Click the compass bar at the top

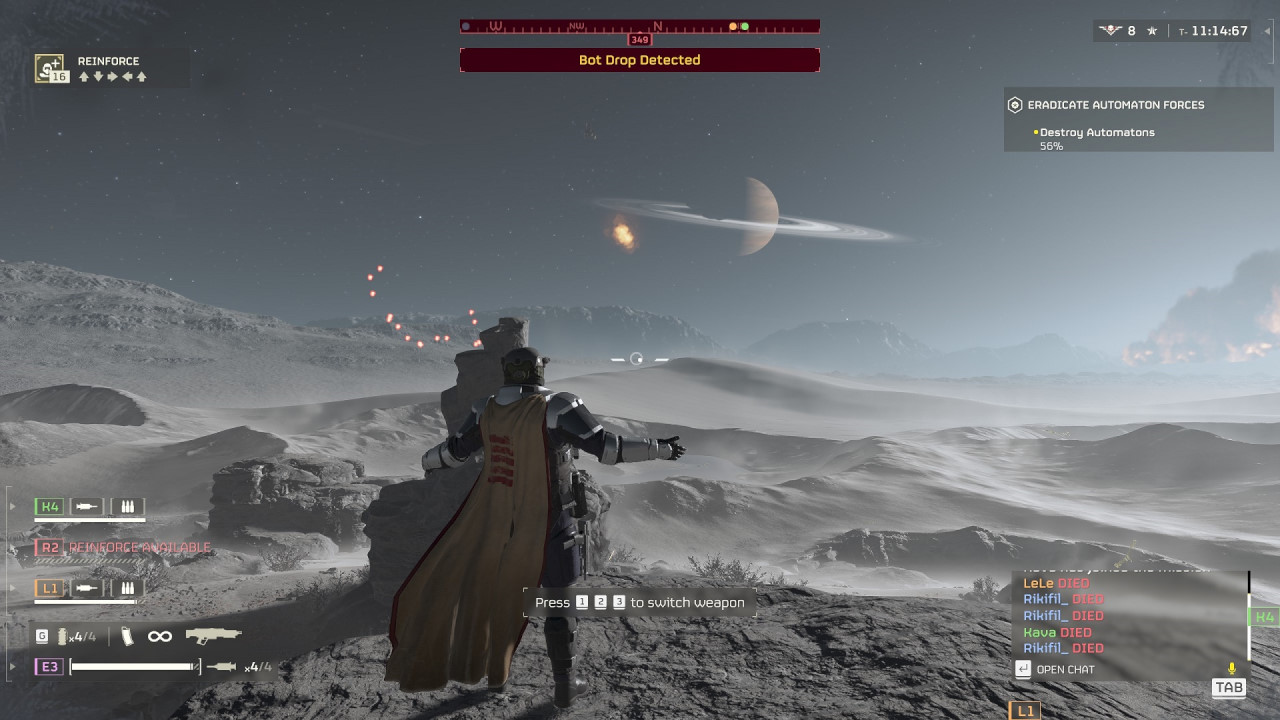pos(640,27)
